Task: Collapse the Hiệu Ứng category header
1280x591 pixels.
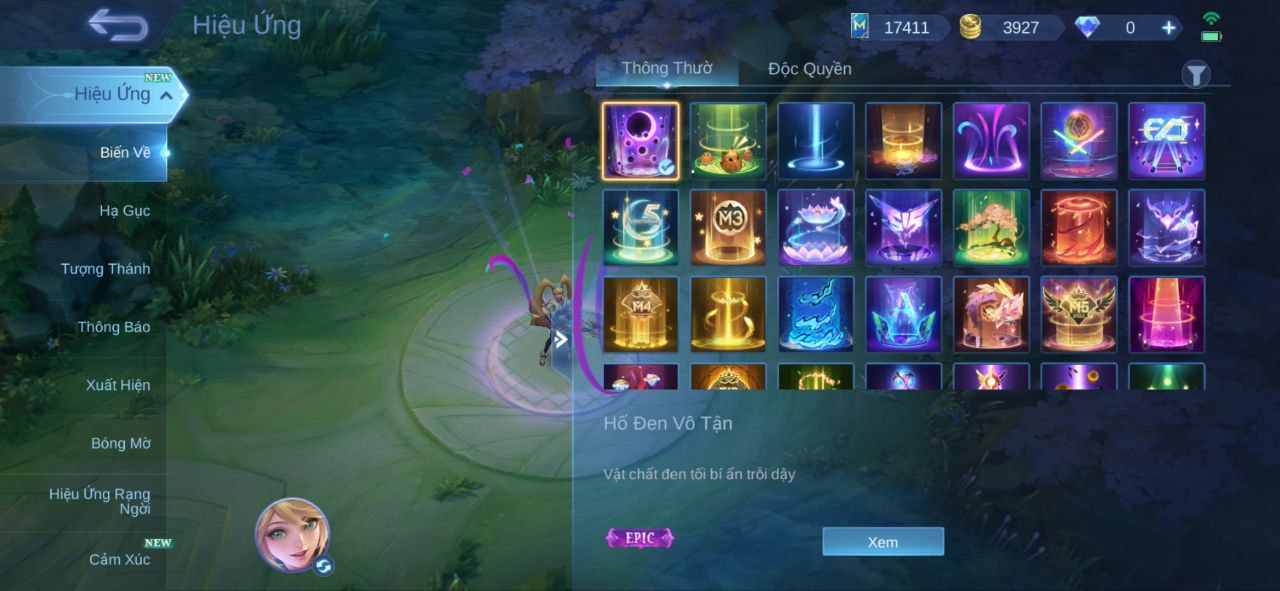Action: coord(166,95)
